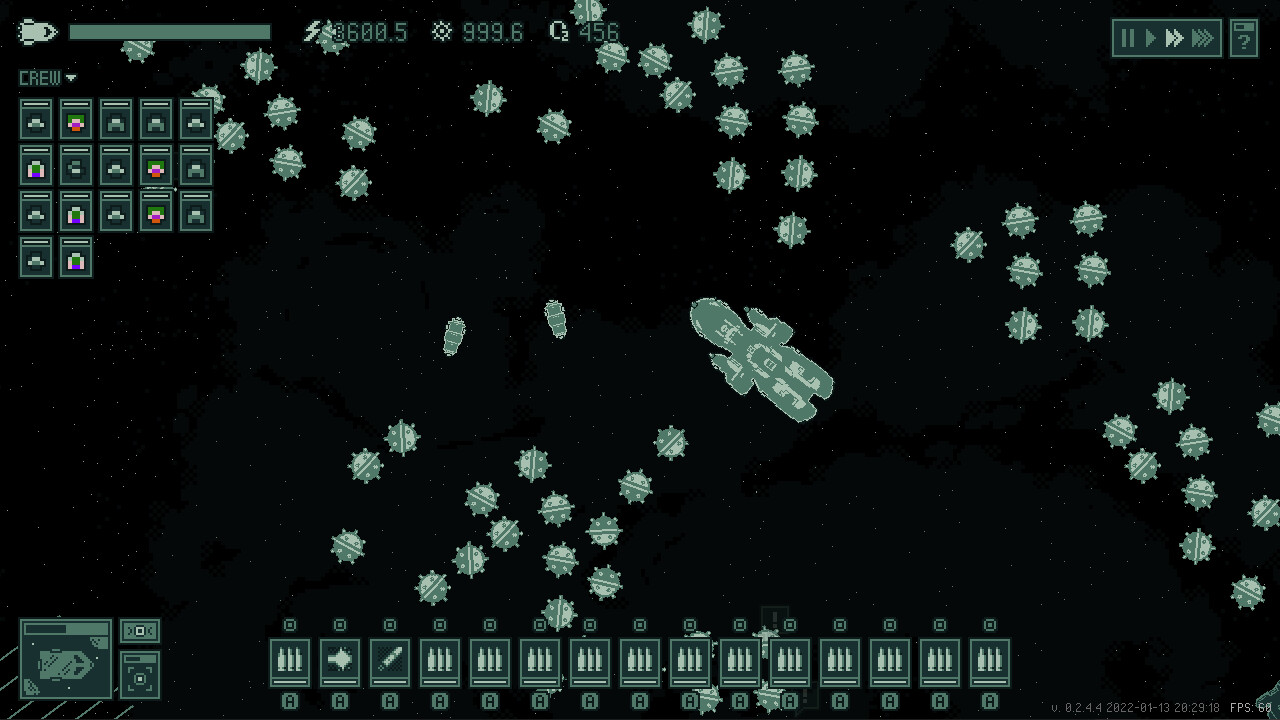The height and width of the screenshot is (720, 1280).
Task: Select an empty helmet crew slot
Action: [35, 118]
